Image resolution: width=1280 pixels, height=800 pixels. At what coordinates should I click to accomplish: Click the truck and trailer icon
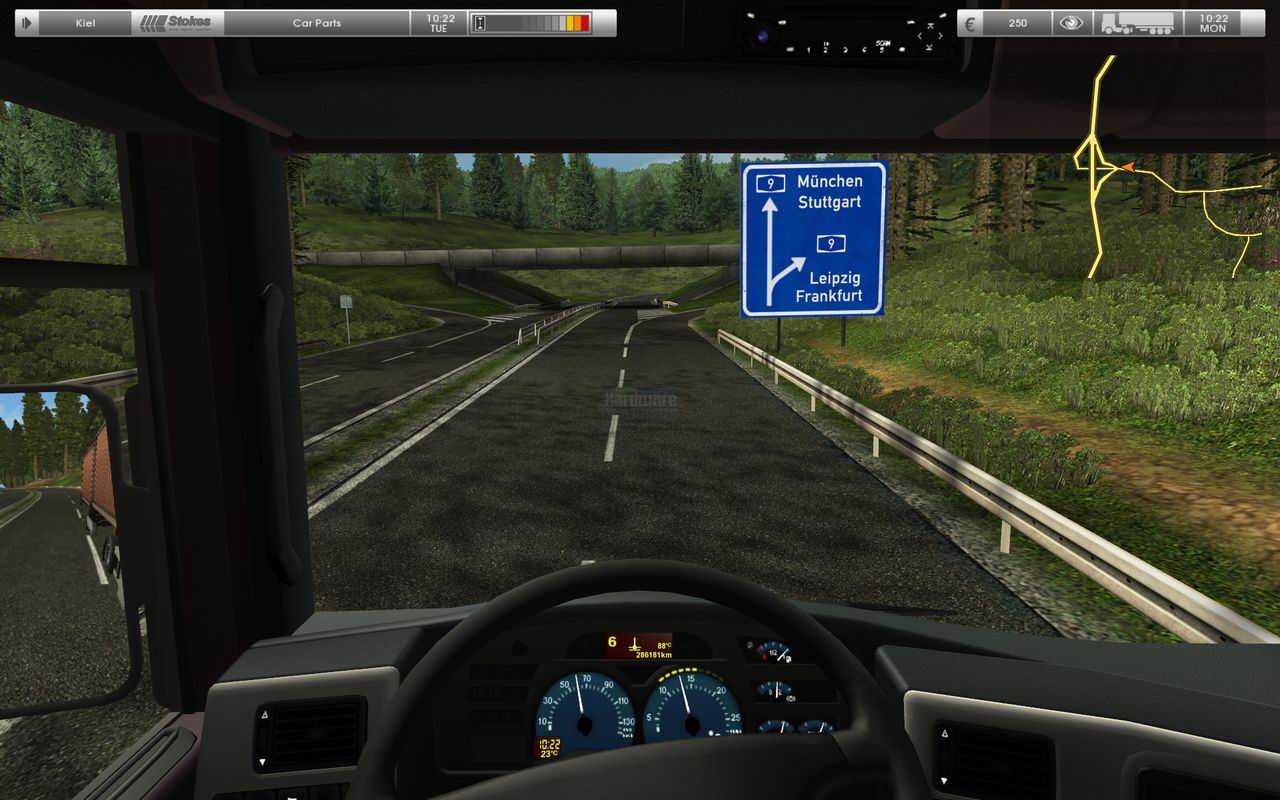tap(1136, 23)
